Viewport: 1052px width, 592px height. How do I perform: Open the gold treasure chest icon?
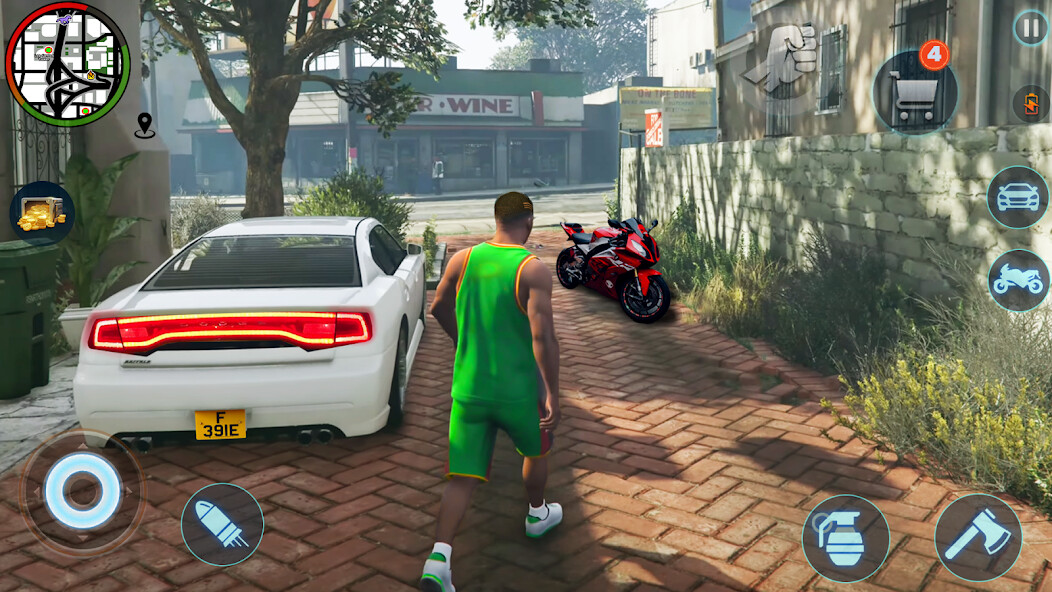42,213
